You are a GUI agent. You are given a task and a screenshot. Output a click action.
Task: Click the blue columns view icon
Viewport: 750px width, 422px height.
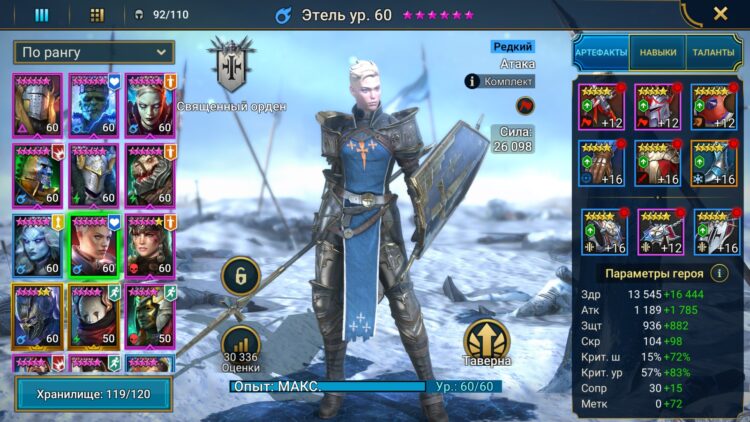(x=42, y=15)
